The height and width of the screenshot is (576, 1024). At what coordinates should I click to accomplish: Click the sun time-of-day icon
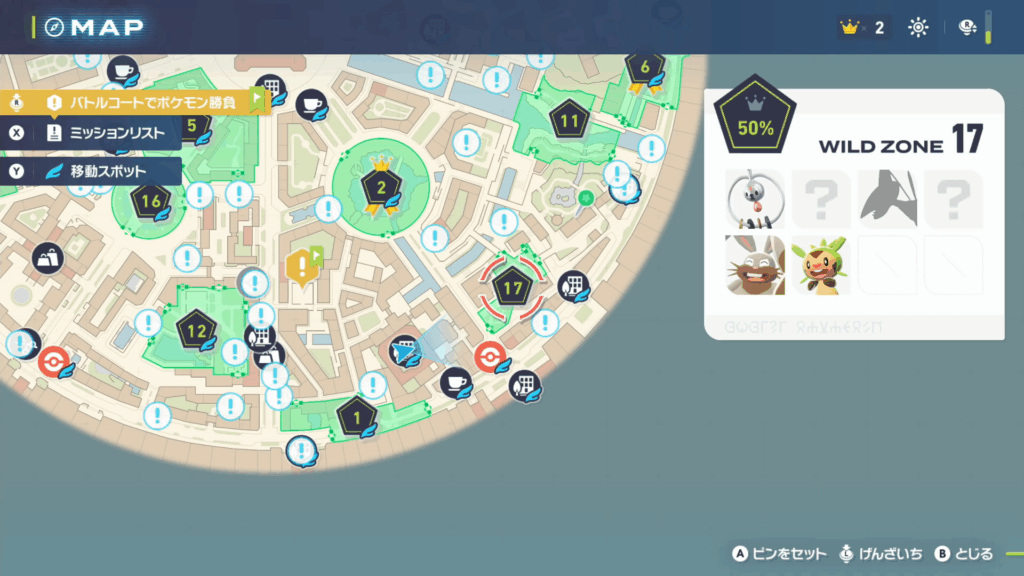[918, 28]
